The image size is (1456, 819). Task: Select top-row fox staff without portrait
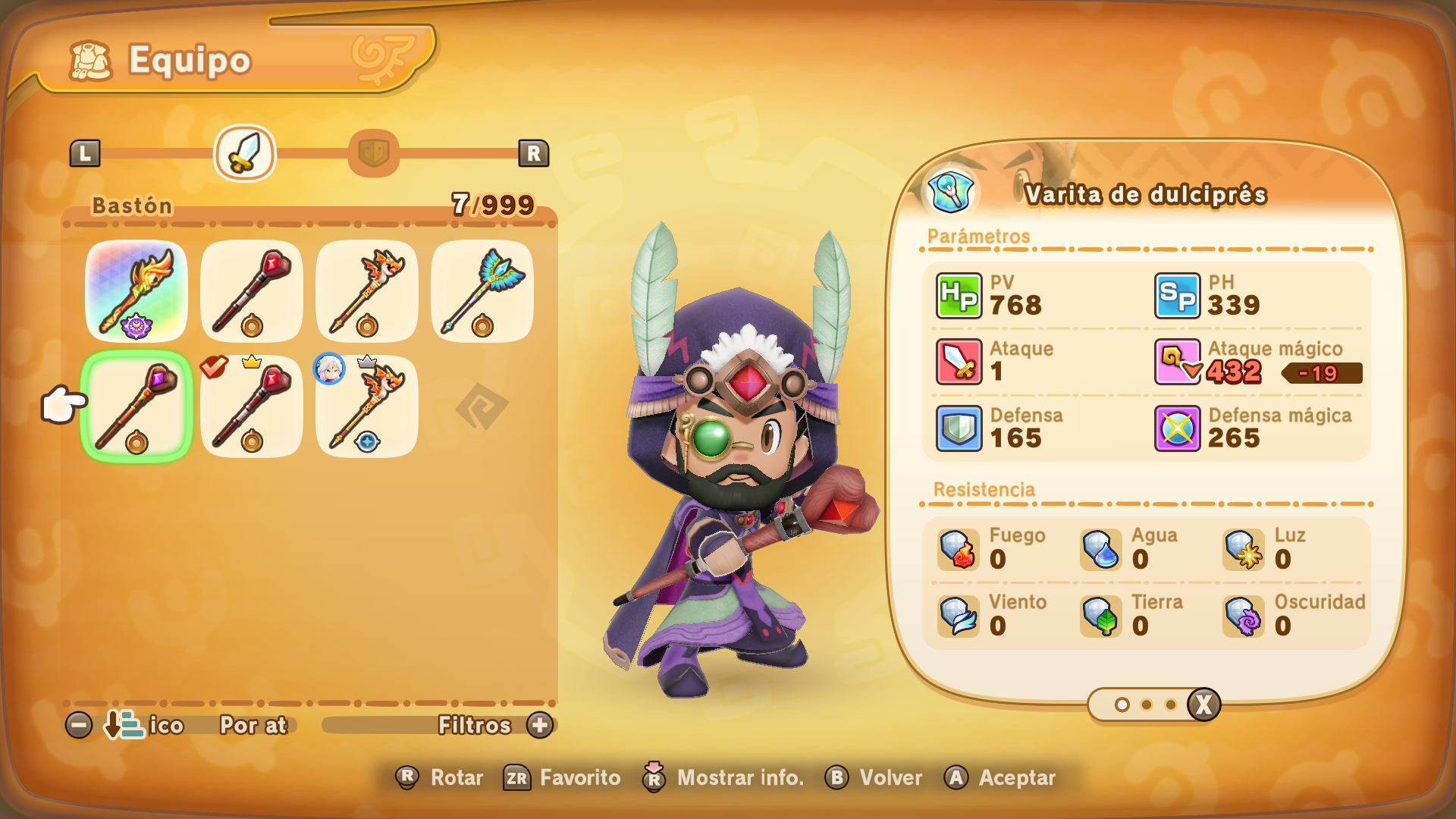pyautogui.click(x=367, y=291)
